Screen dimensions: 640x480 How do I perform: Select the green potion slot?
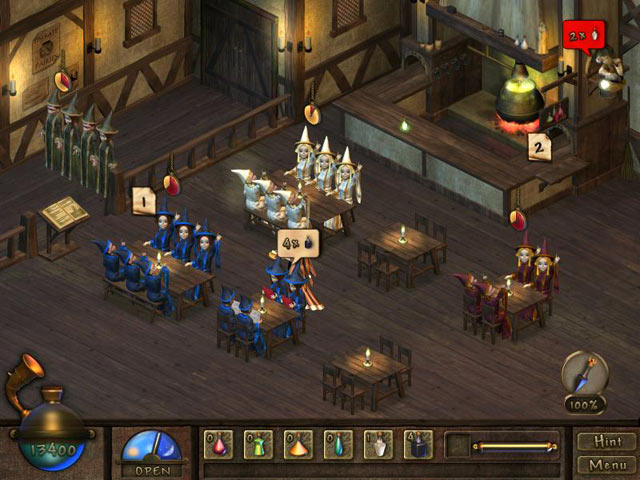click(258, 445)
